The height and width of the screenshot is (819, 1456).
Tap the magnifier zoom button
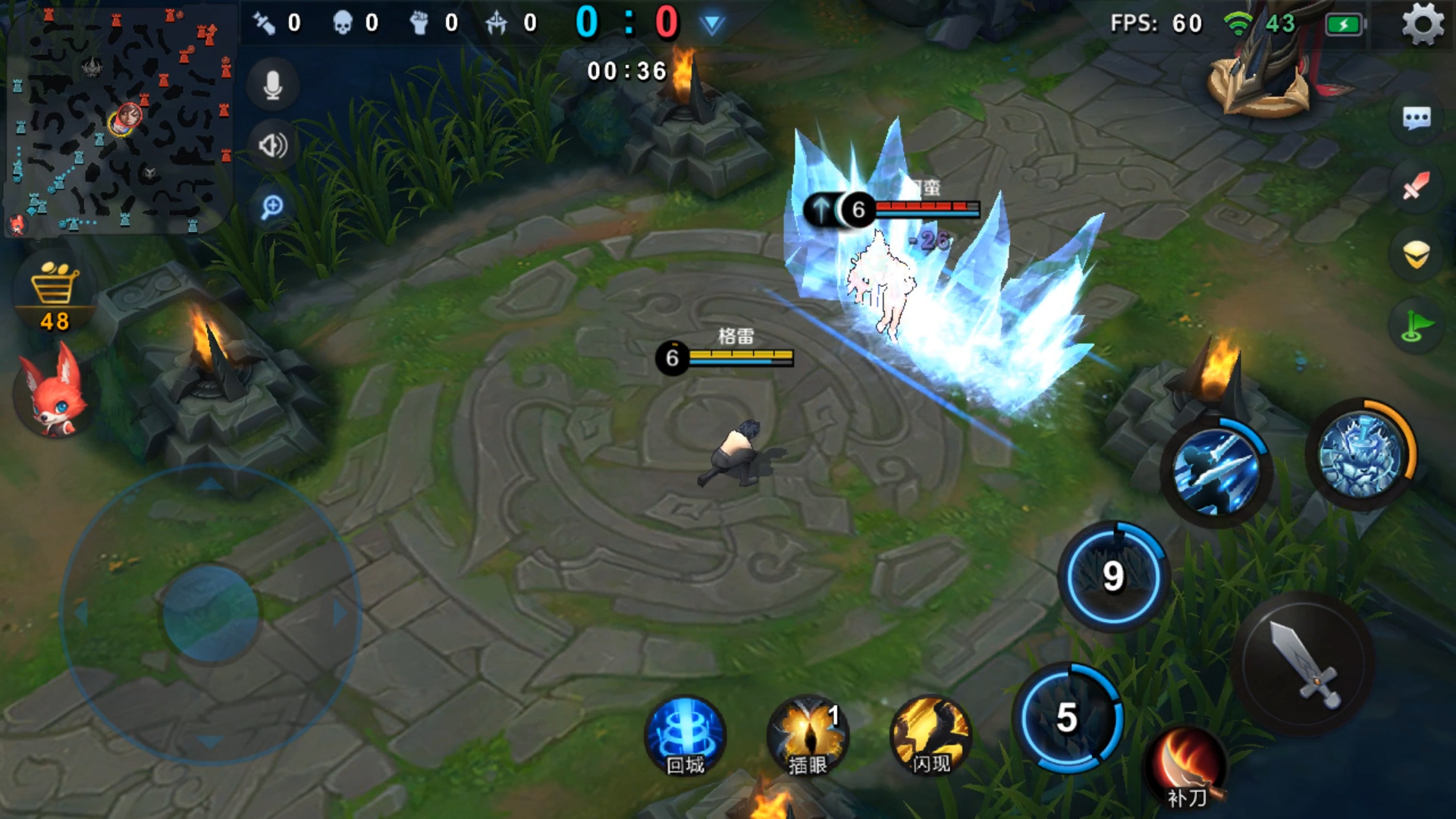[x=272, y=206]
